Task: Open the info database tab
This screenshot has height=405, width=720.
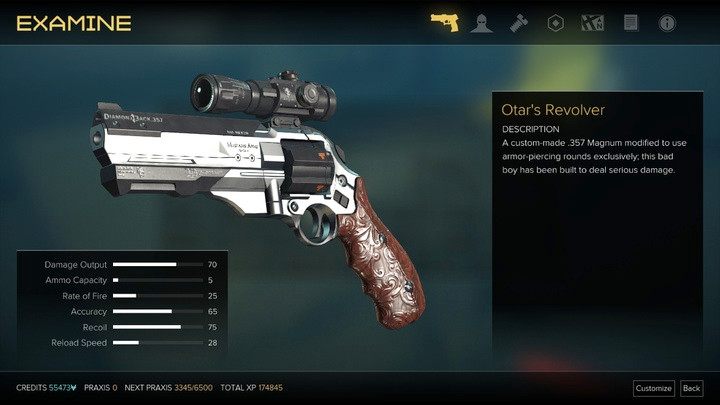Action: click(x=667, y=22)
